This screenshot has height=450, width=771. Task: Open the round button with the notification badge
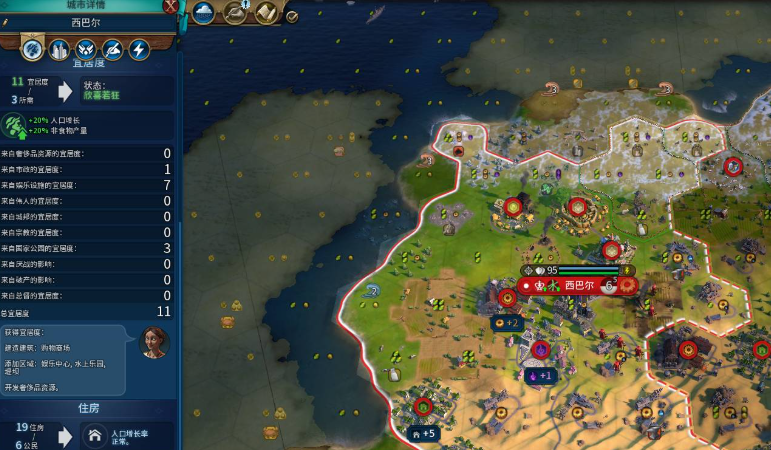(236, 12)
